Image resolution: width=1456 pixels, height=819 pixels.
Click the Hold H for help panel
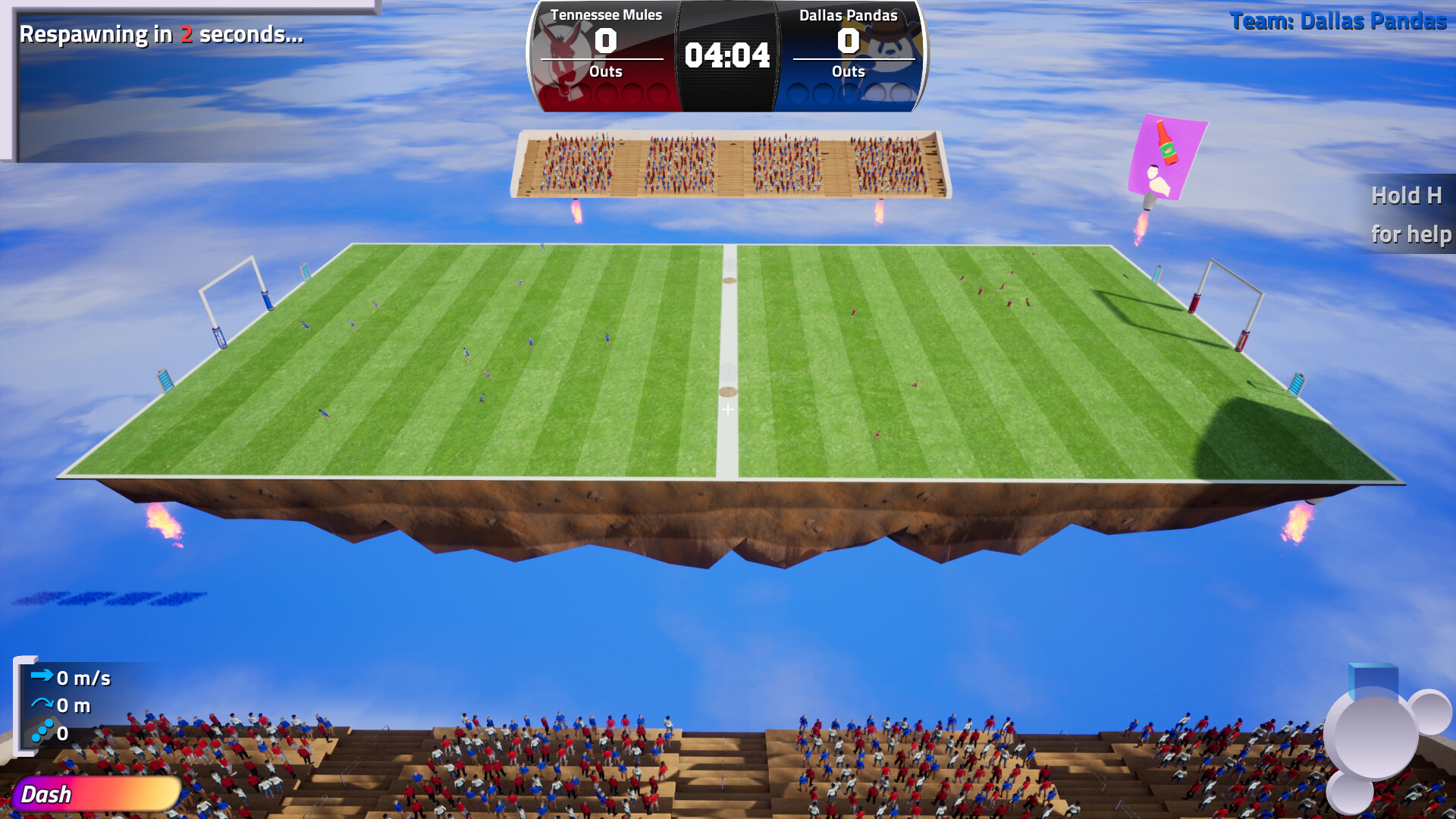[1410, 215]
